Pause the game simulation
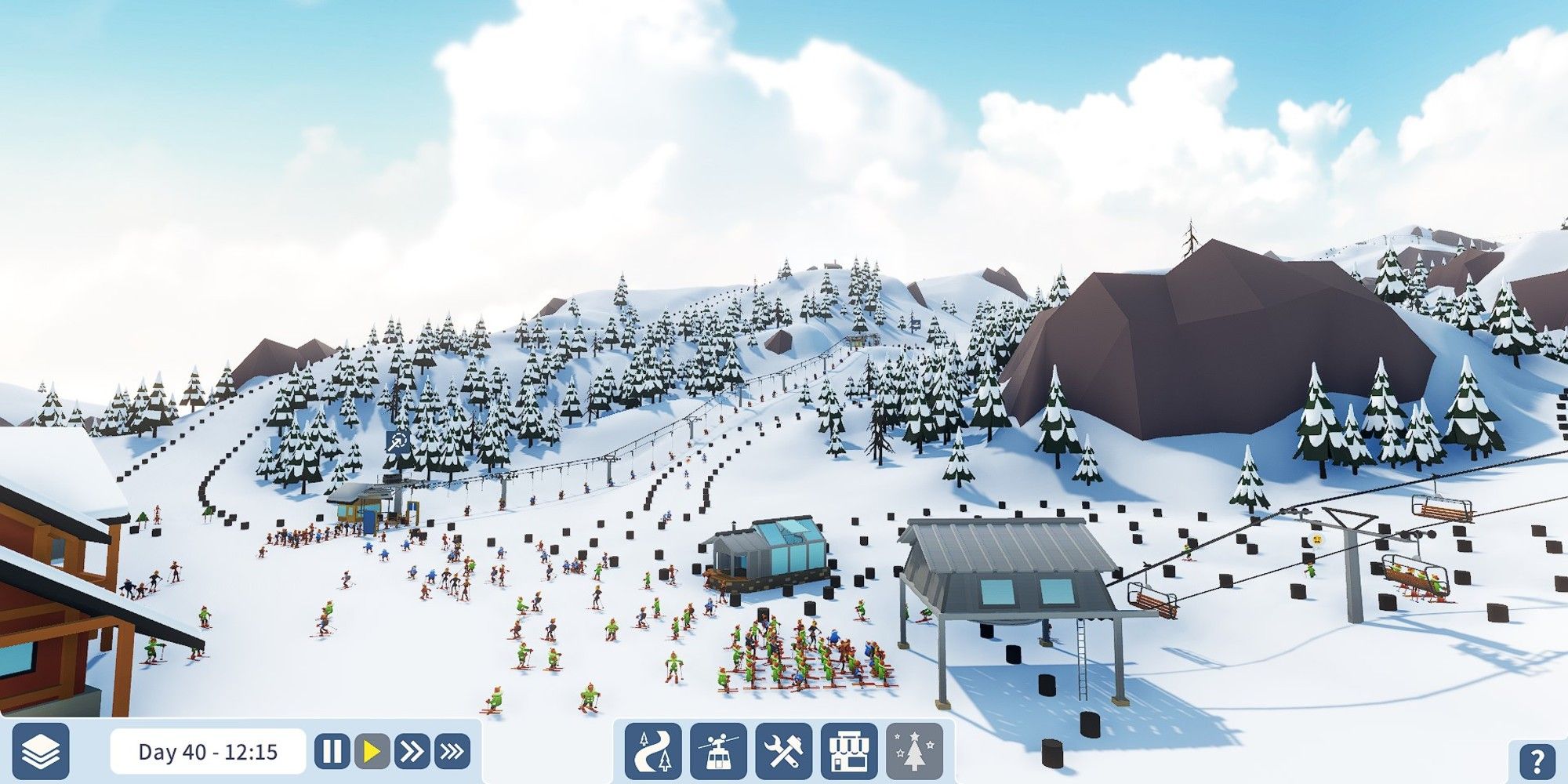Screen dimensions: 1568x784 [x=332, y=751]
